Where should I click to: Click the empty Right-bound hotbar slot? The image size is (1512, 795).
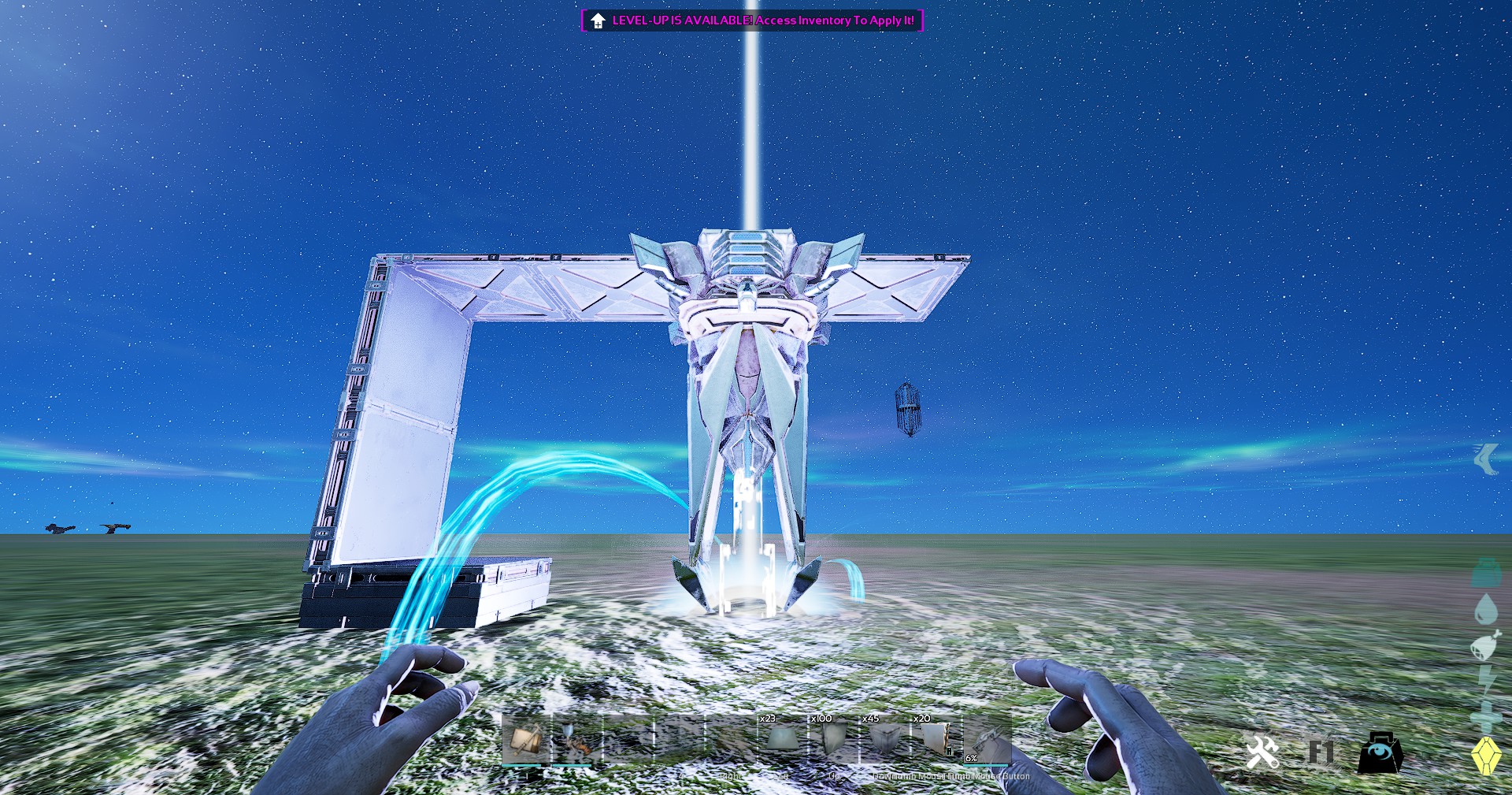(731, 742)
